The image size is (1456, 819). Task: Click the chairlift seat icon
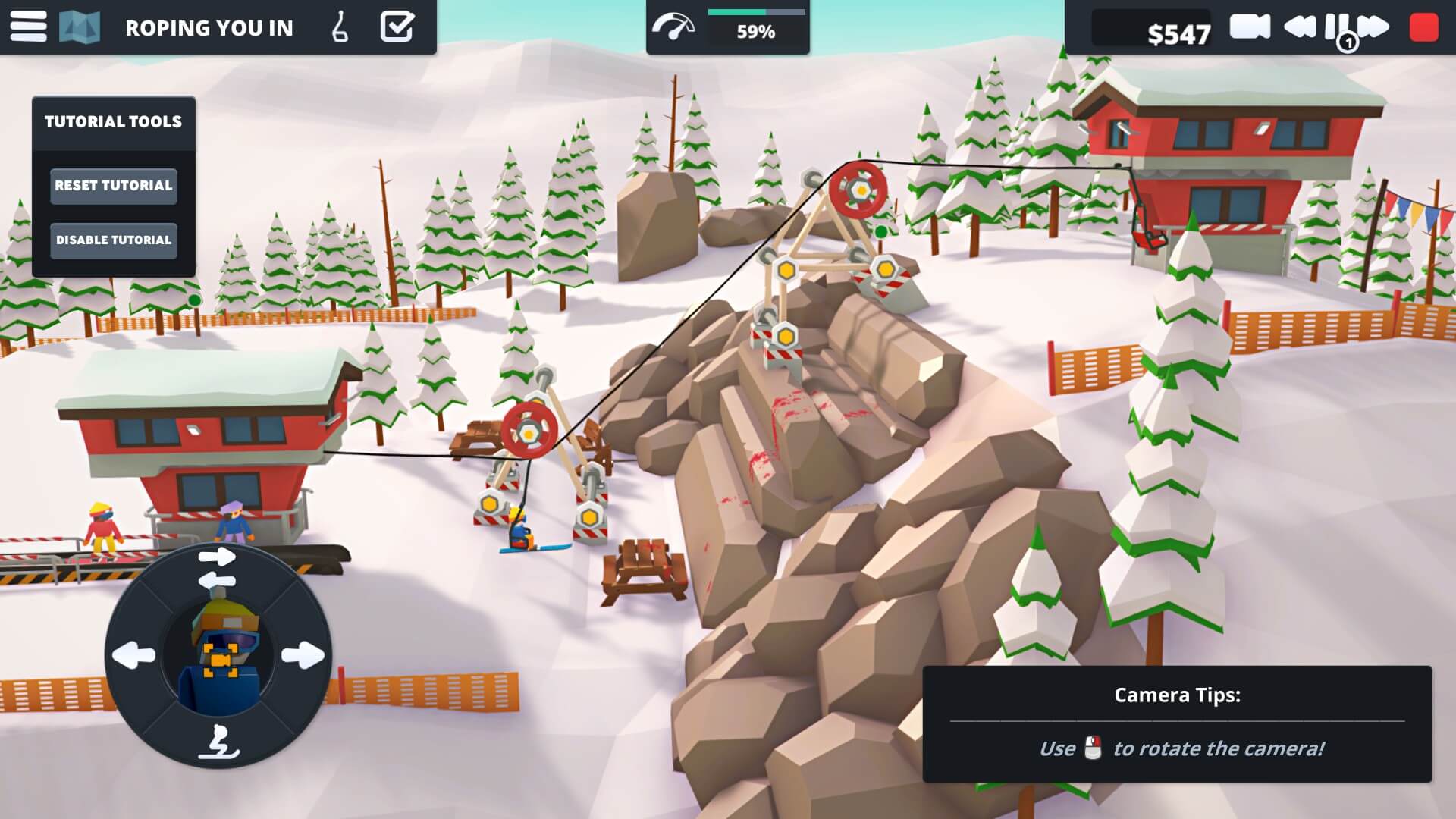[340, 27]
